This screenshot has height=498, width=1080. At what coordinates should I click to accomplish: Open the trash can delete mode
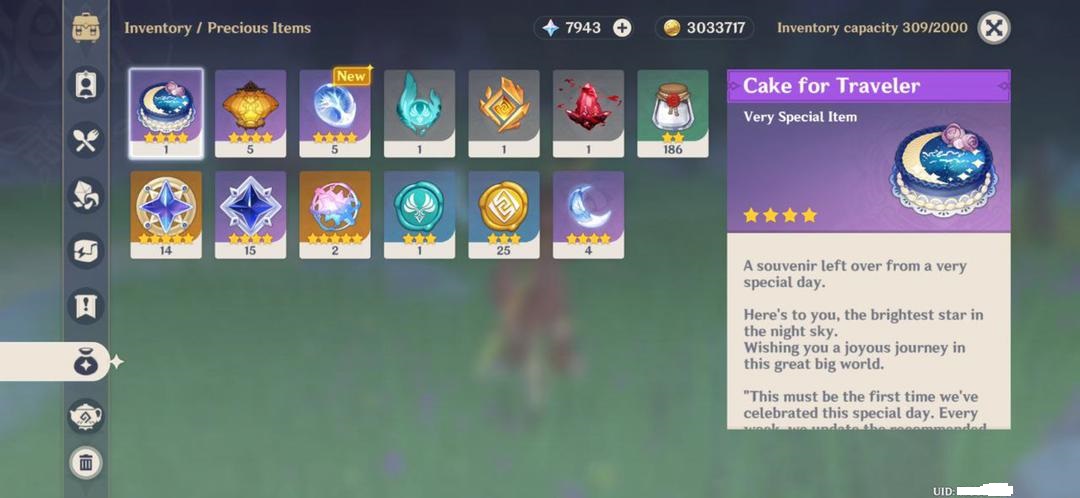pyautogui.click(x=86, y=462)
